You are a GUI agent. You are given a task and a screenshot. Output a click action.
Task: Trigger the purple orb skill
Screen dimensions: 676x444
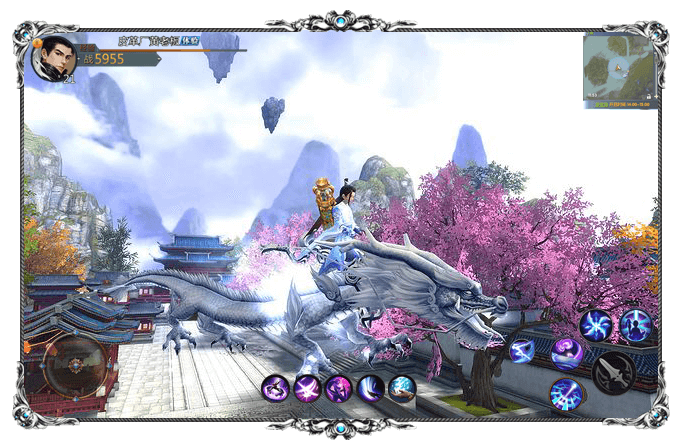point(567,353)
